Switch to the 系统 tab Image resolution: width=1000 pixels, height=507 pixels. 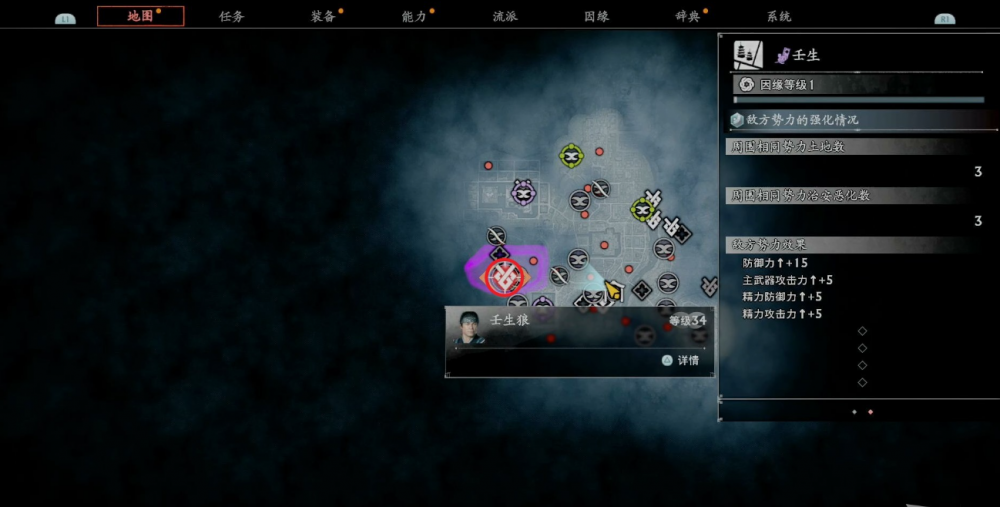[x=779, y=16]
